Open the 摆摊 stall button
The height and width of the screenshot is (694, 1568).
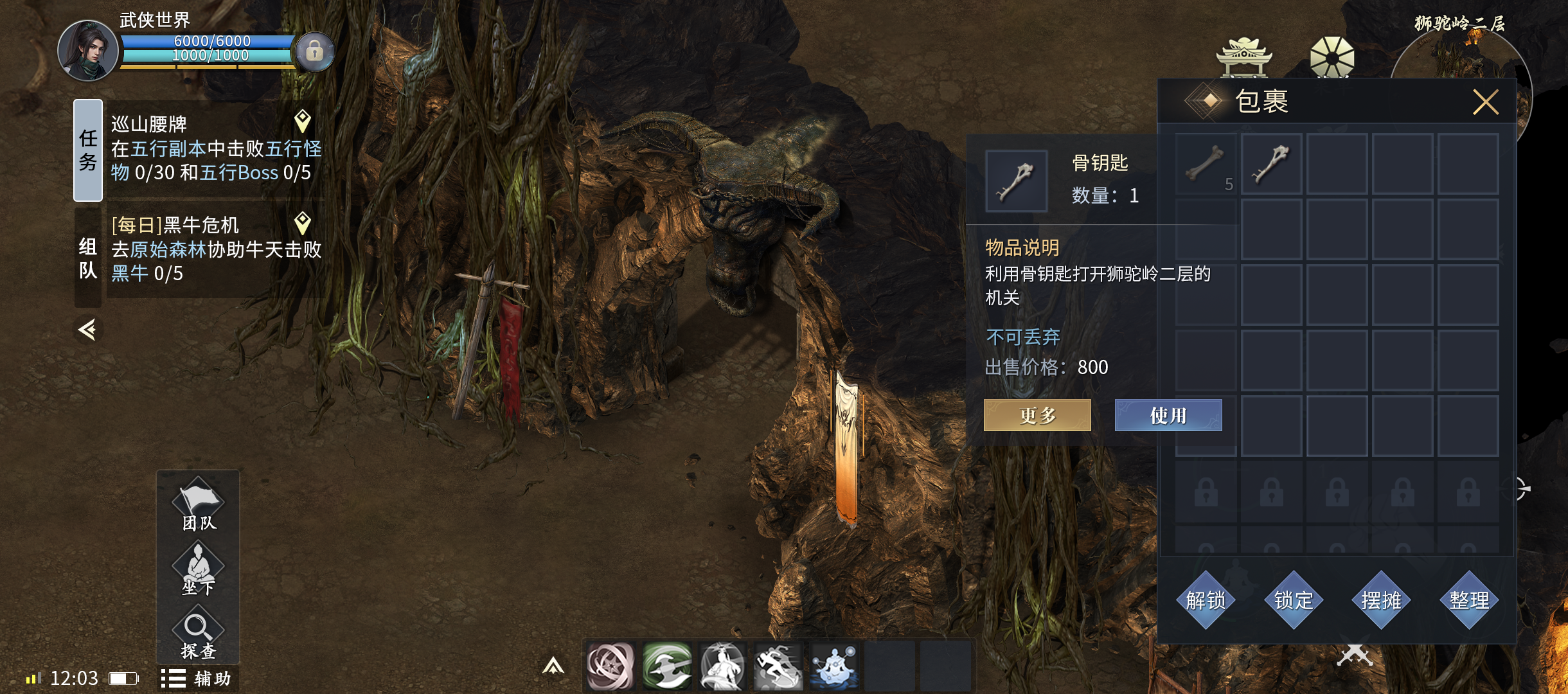tap(1381, 600)
